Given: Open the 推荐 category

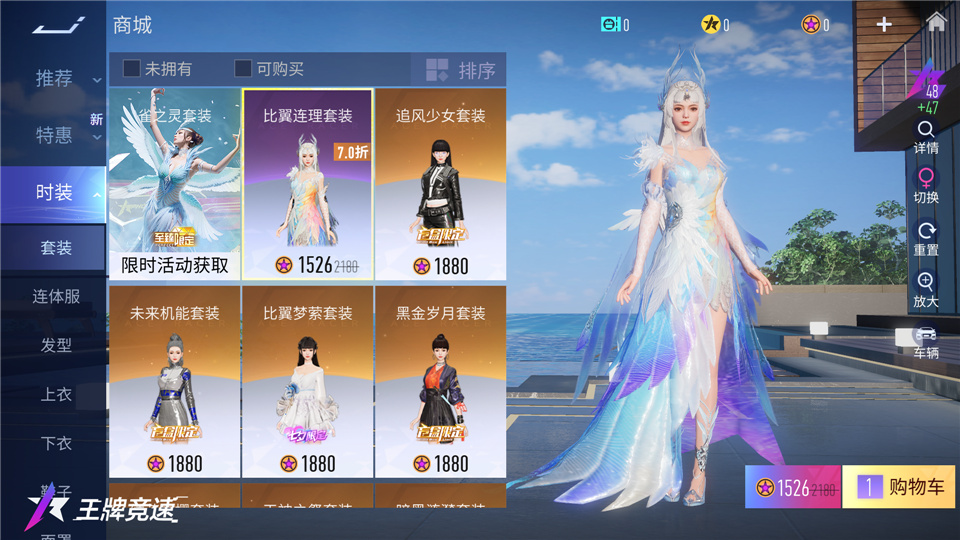Looking at the screenshot, I should pos(54,79).
